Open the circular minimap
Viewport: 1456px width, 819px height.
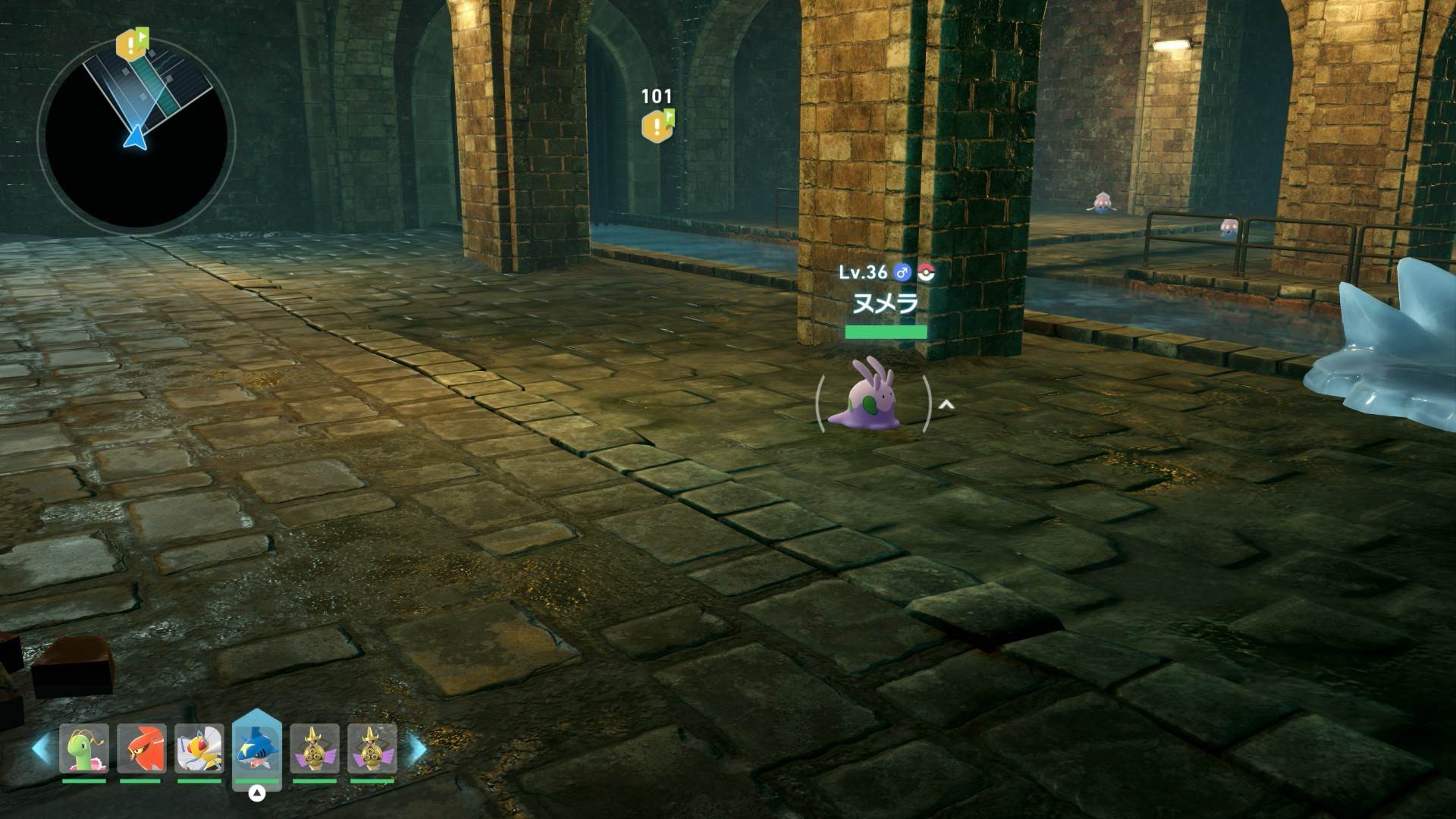(136, 136)
